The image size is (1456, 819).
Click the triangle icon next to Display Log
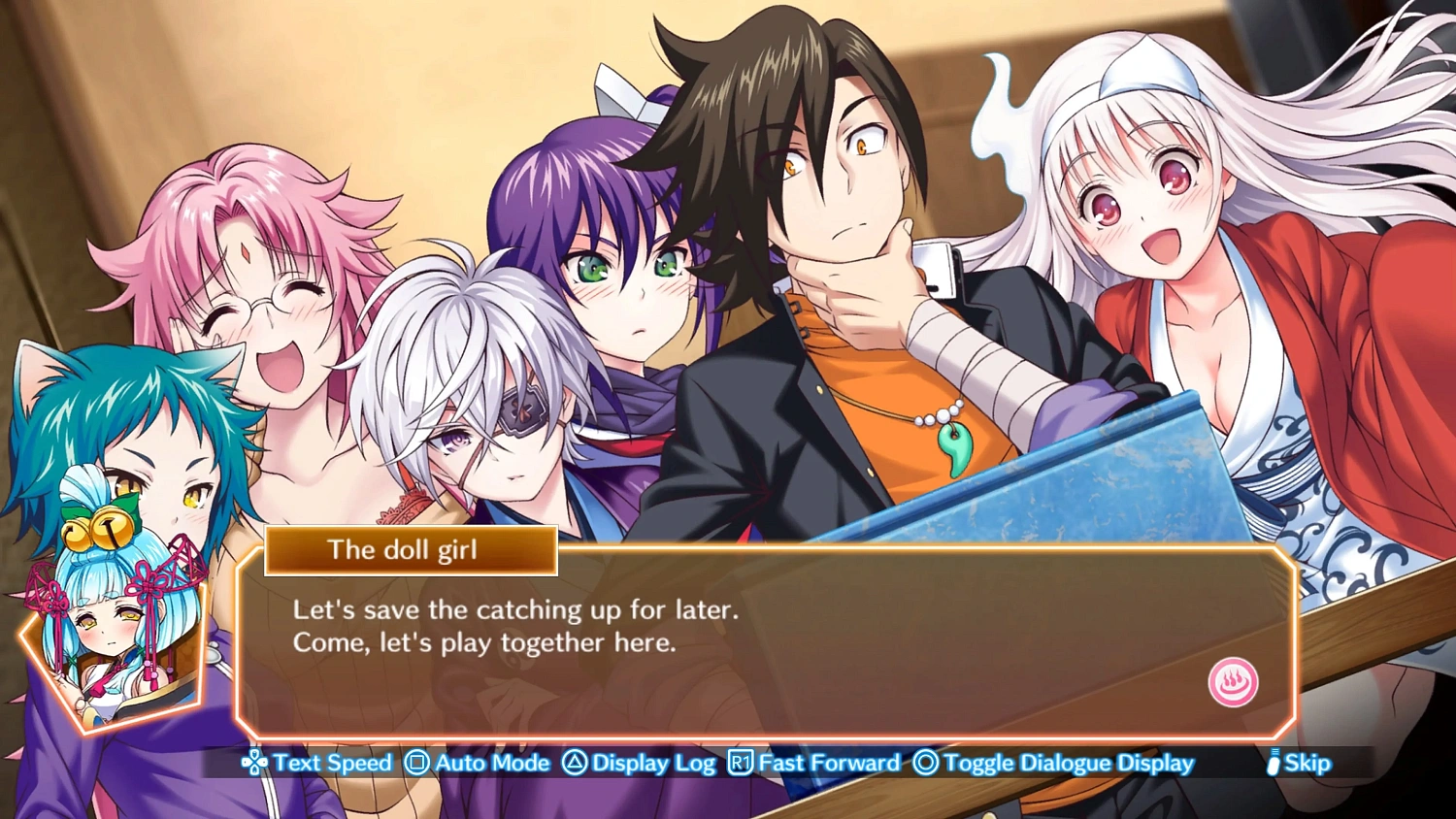575,764
